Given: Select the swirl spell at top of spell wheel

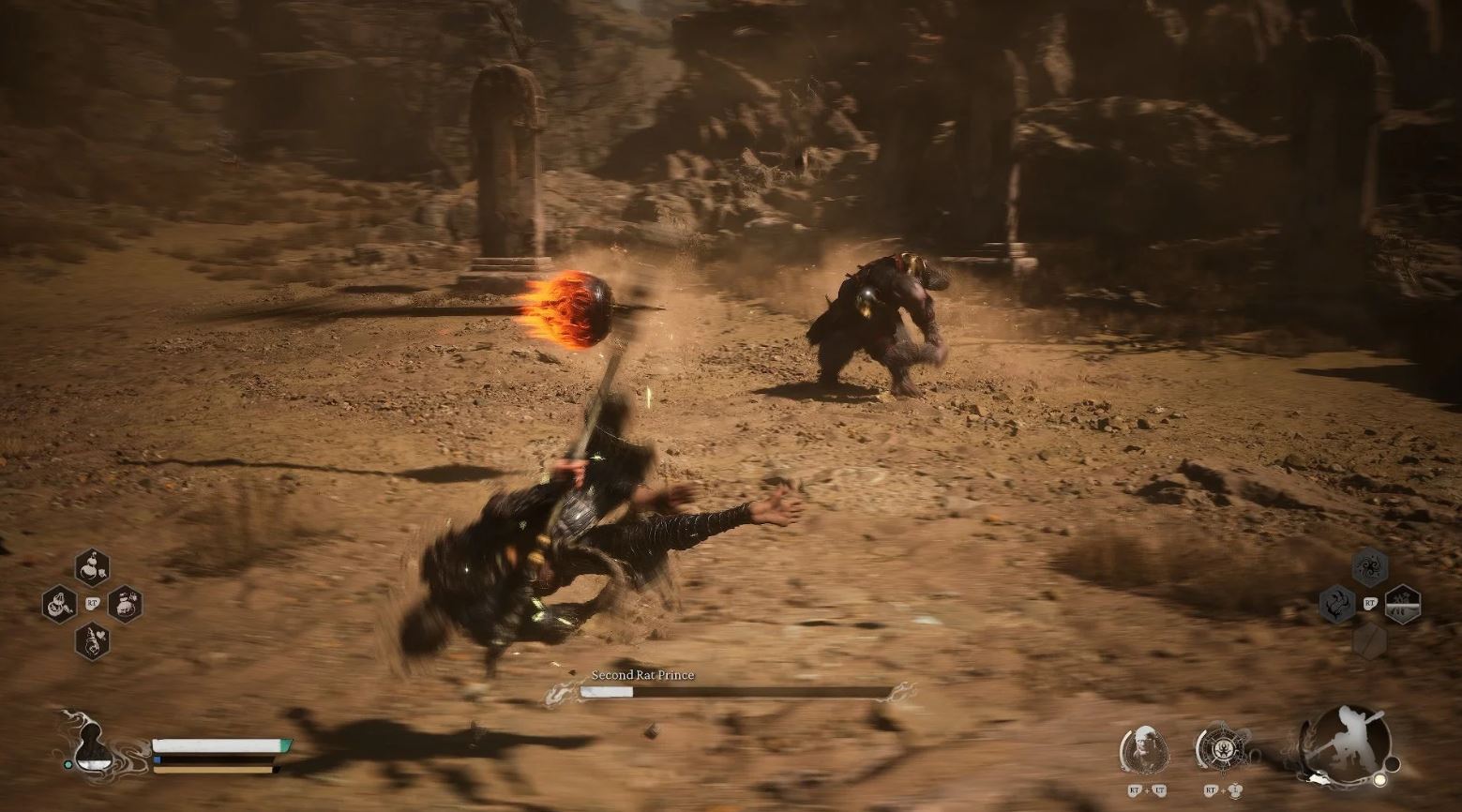Looking at the screenshot, I should 1370,565.
